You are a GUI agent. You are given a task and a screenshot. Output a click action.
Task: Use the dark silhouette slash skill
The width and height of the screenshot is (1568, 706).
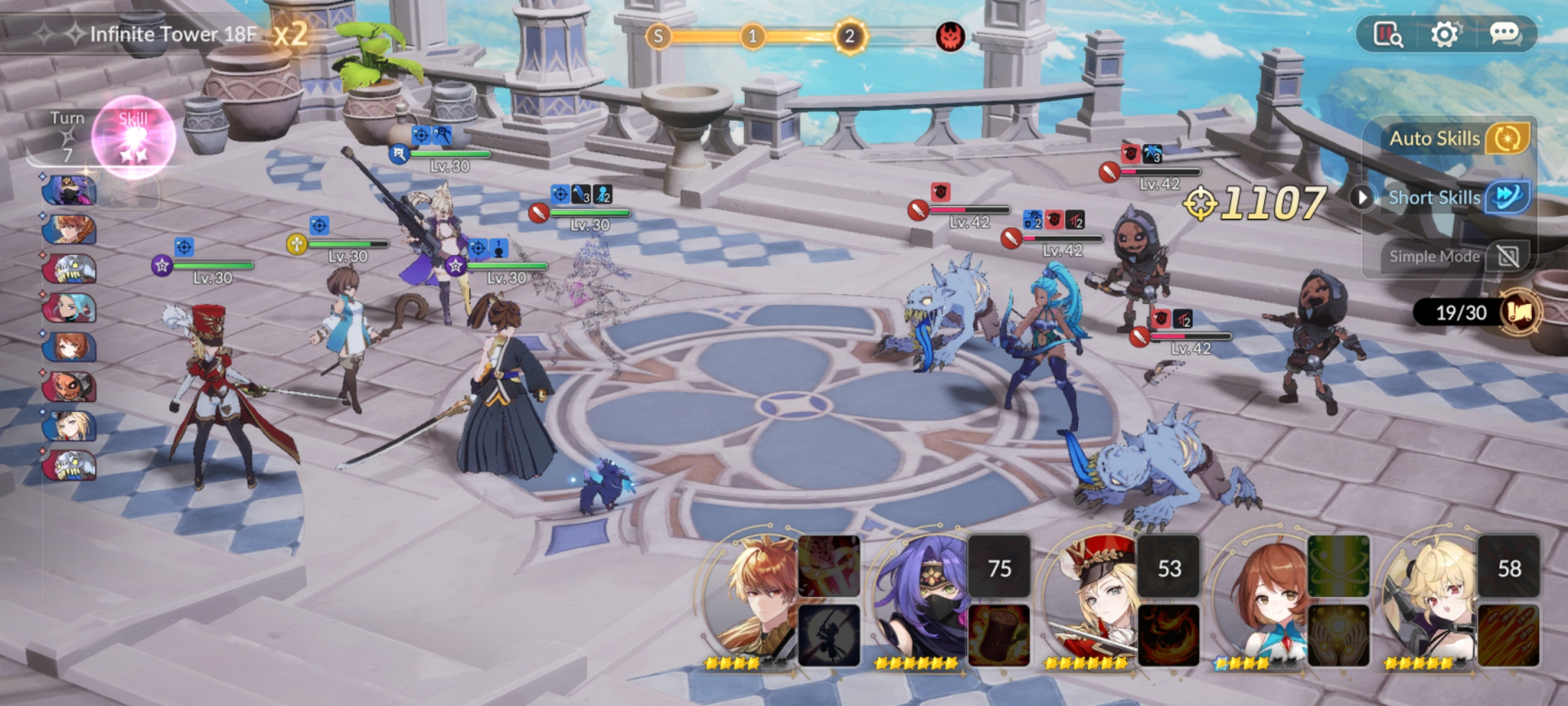pos(828,635)
